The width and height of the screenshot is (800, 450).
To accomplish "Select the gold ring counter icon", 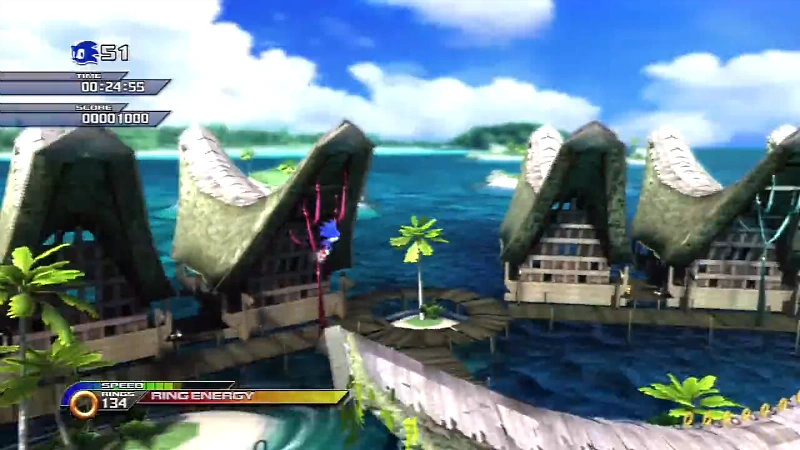I will pyautogui.click(x=84, y=403).
